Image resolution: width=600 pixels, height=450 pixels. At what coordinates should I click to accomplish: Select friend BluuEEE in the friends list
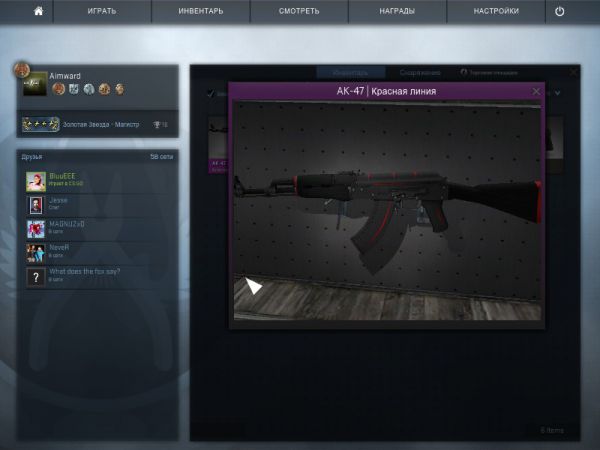coord(36,180)
